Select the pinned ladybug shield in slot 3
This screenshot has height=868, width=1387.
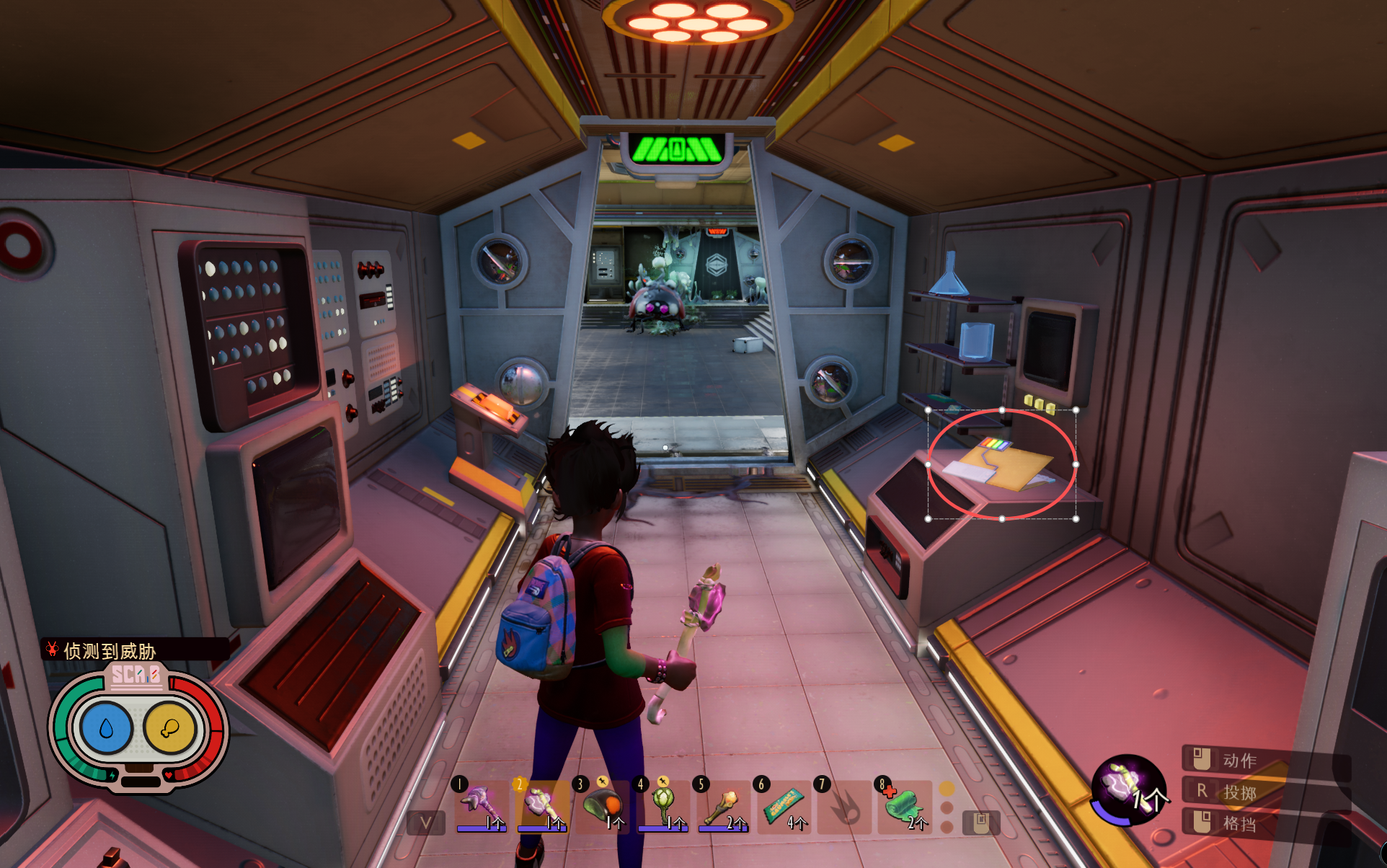click(x=603, y=806)
